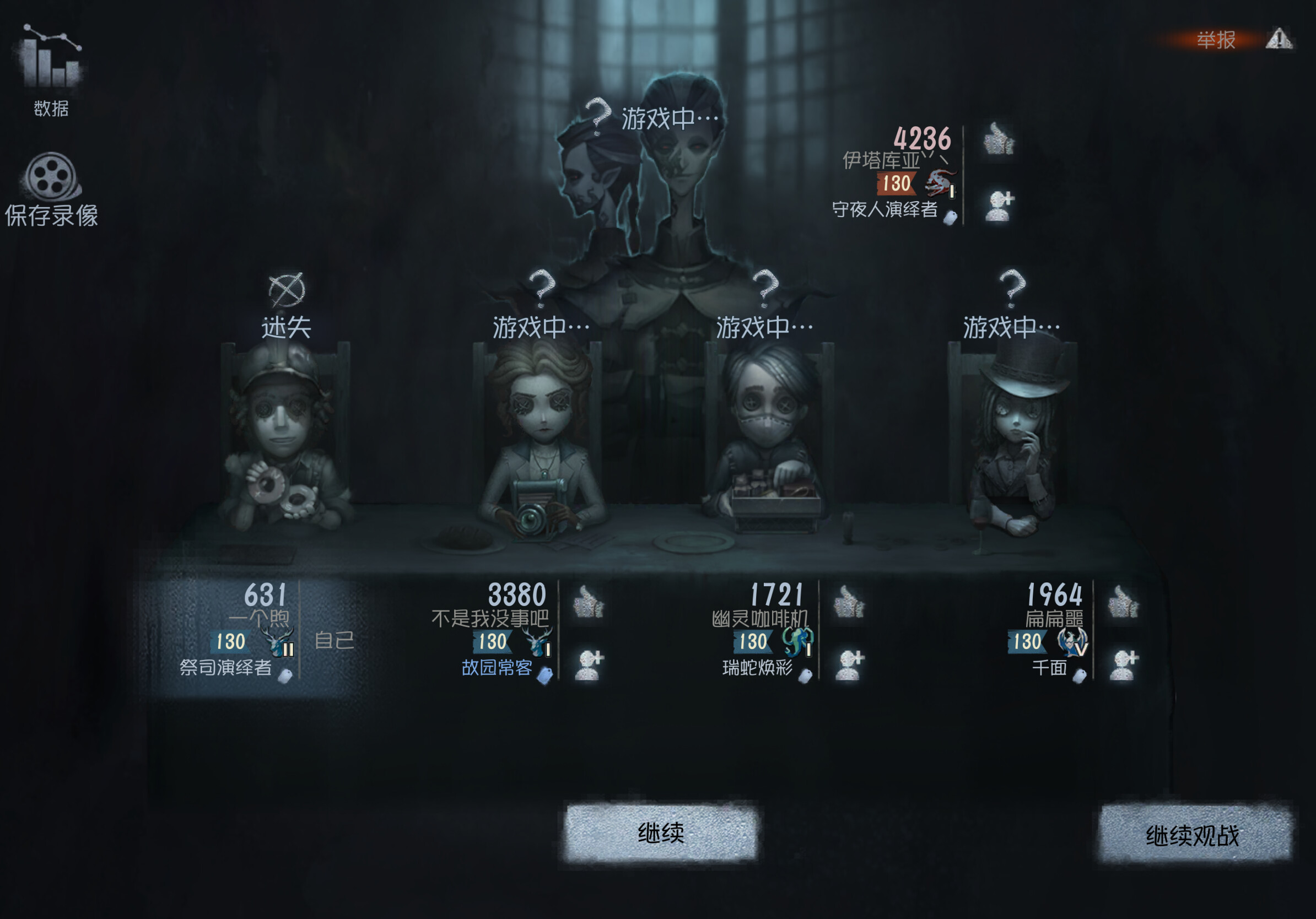Screen dimensions: 1316x919
Task: Open the 数据 statistics panel
Action: [x=52, y=69]
